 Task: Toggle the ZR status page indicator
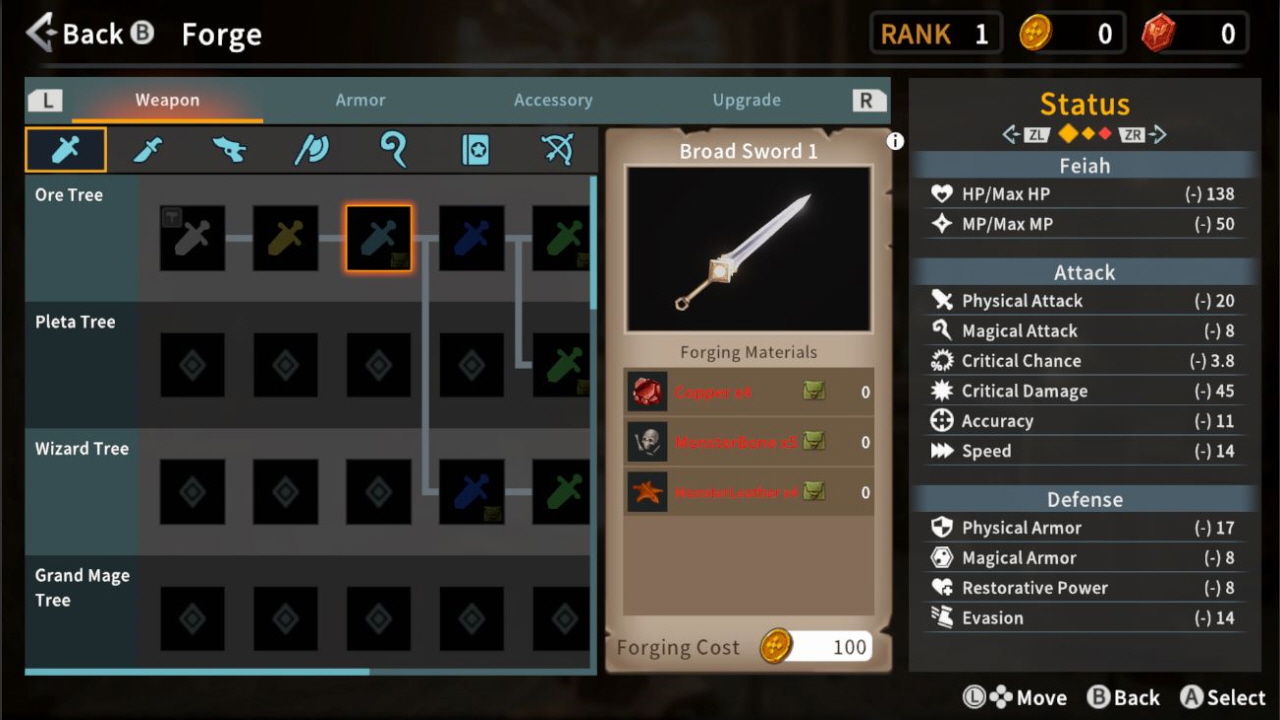(1132, 133)
